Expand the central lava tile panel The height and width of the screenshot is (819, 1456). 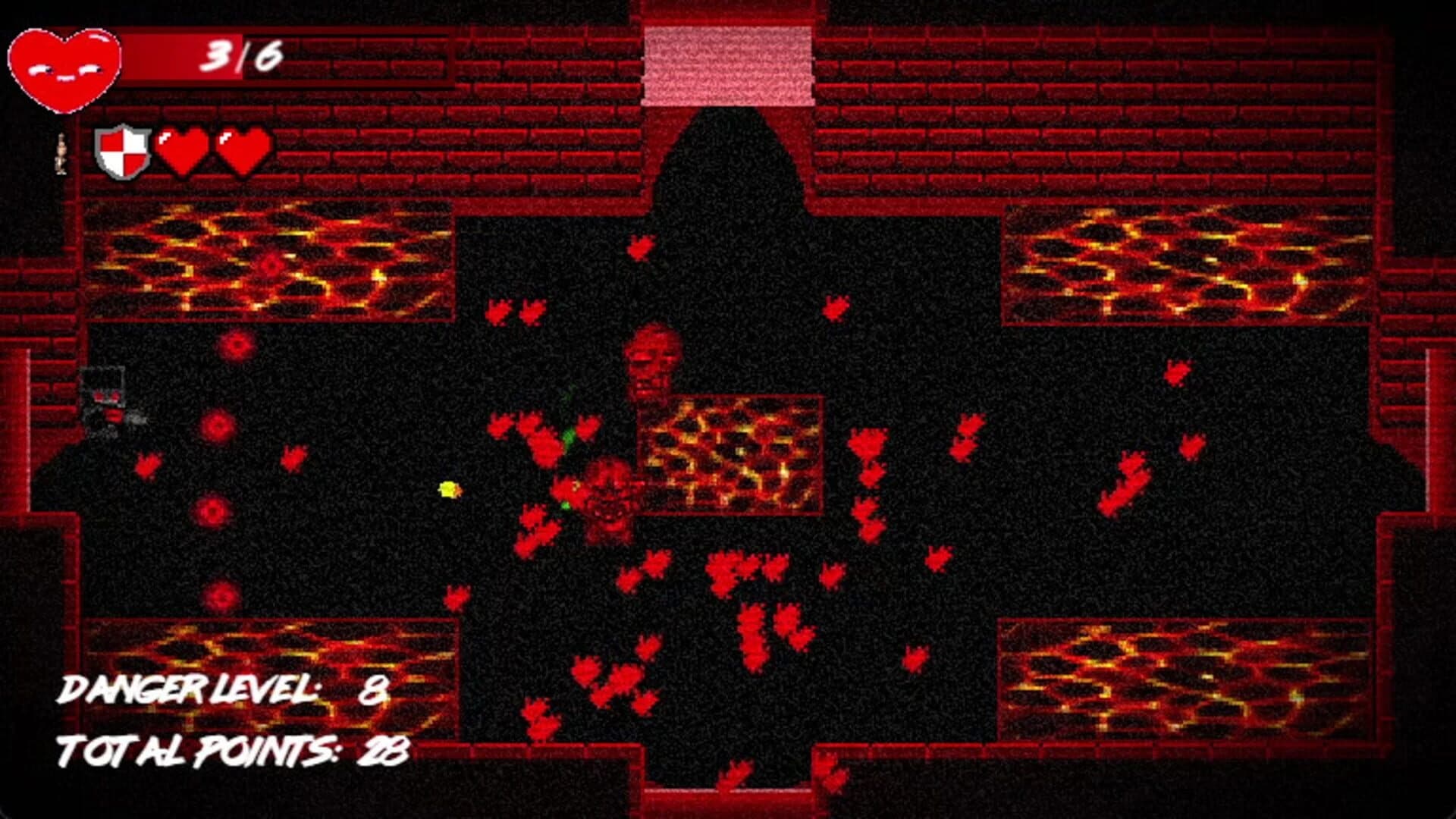(x=732, y=455)
